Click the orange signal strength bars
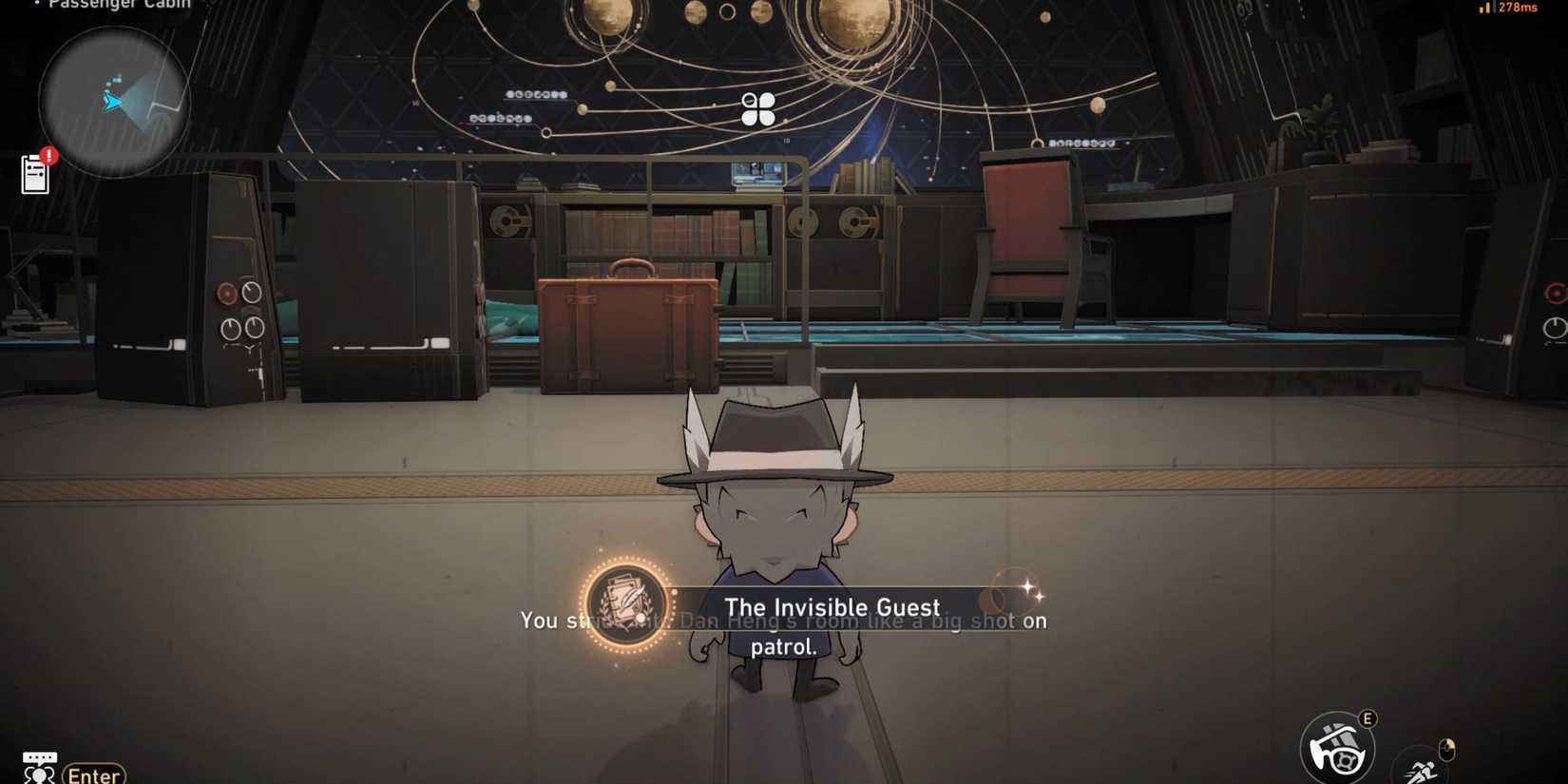The height and width of the screenshot is (784, 1568). 1484,8
